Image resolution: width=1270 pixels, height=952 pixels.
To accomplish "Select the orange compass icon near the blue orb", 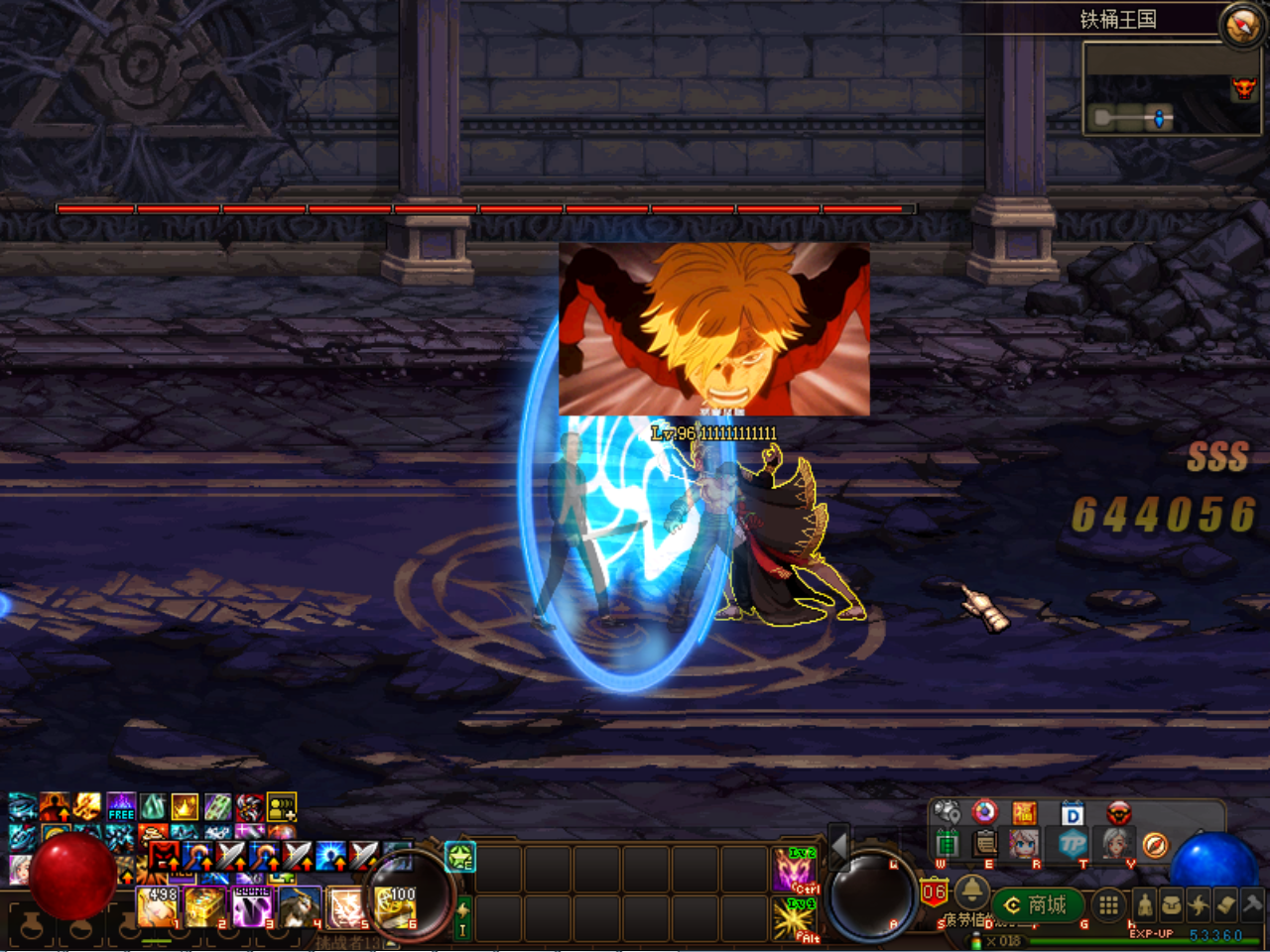I will (x=1154, y=845).
